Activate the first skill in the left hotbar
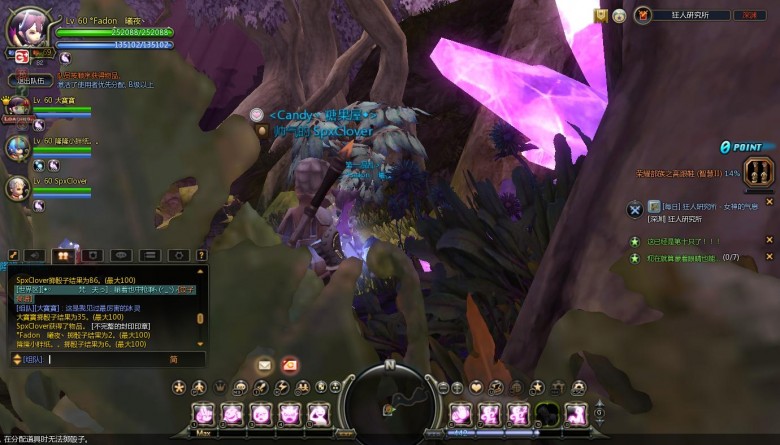Viewport: 780px width, 445px height. 203,413
